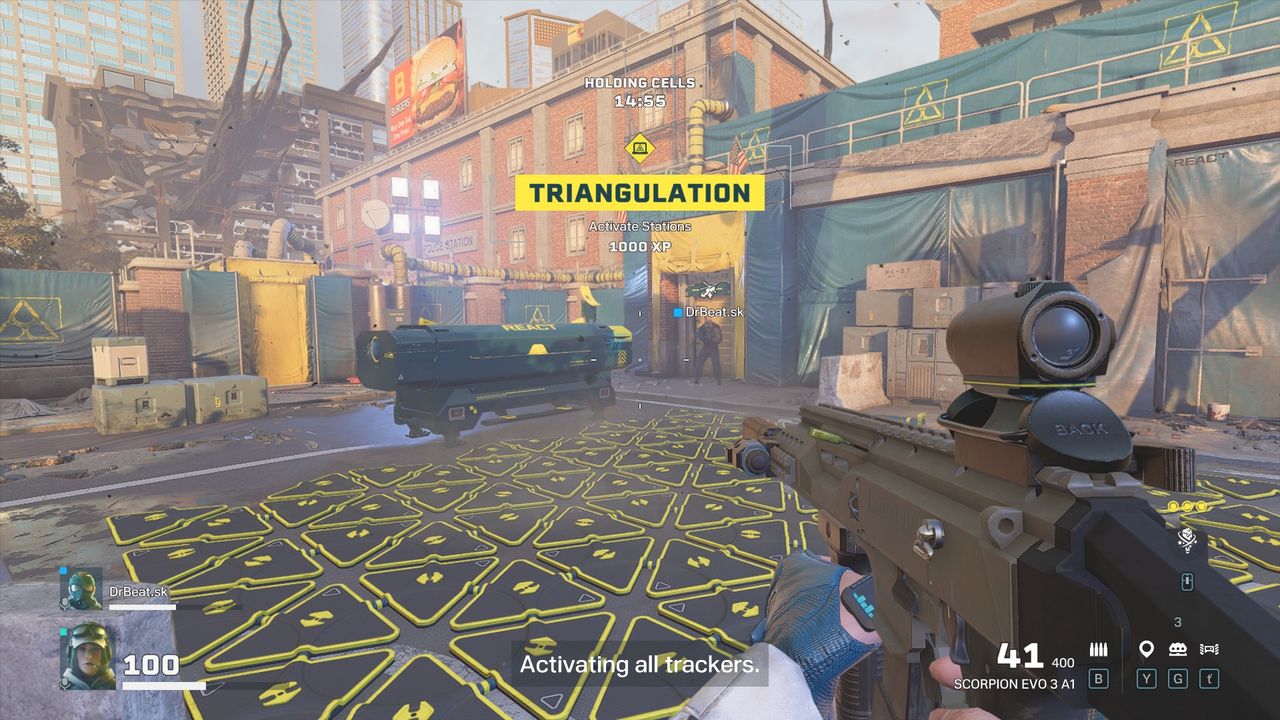1280x720 pixels.
Task: Activate the map pin ping icon
Action: (1146, 650)
